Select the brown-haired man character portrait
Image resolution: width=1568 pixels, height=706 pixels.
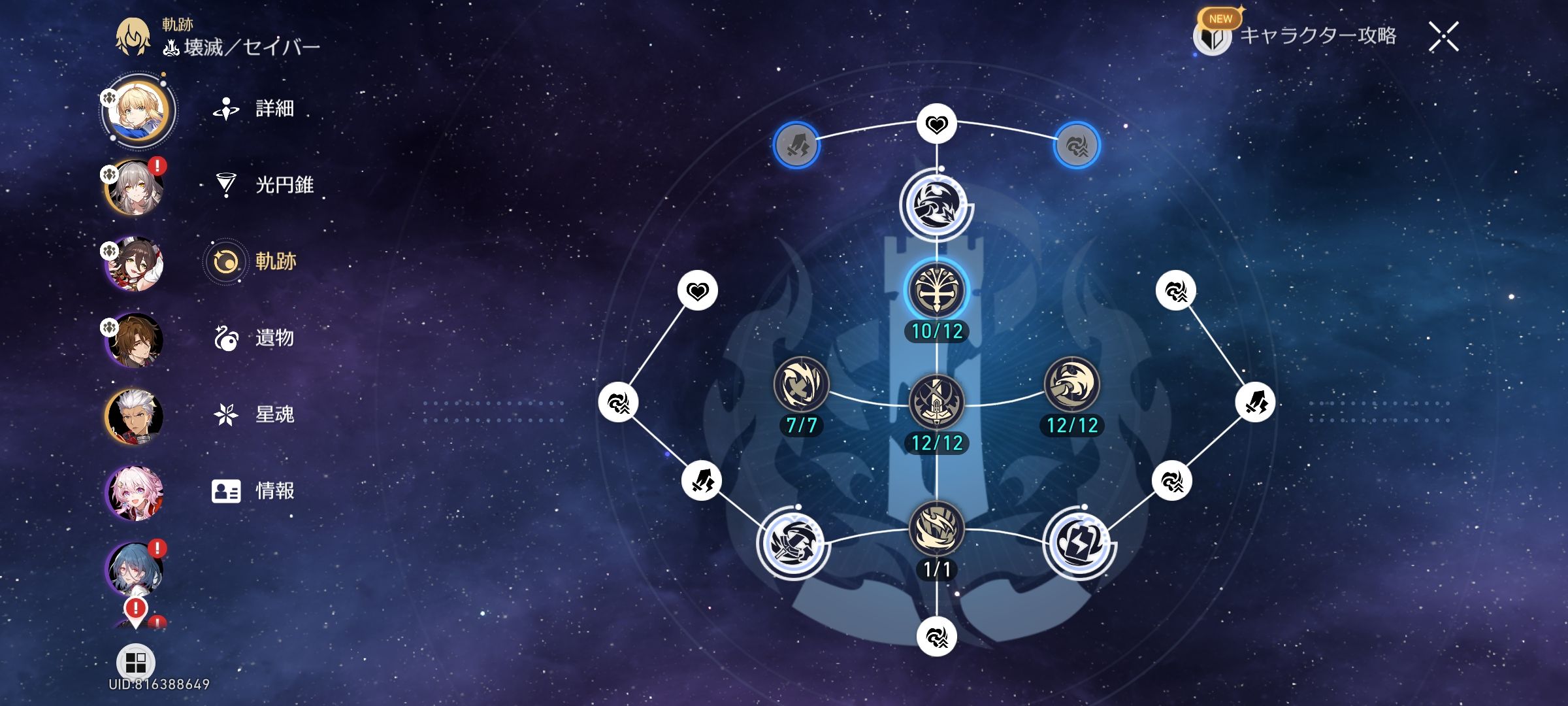click(135, 340)
